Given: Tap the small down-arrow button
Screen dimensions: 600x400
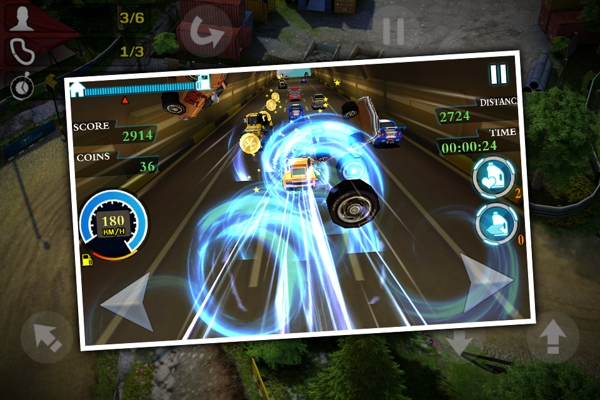Looking at the screenshot, I should point(459,345).
